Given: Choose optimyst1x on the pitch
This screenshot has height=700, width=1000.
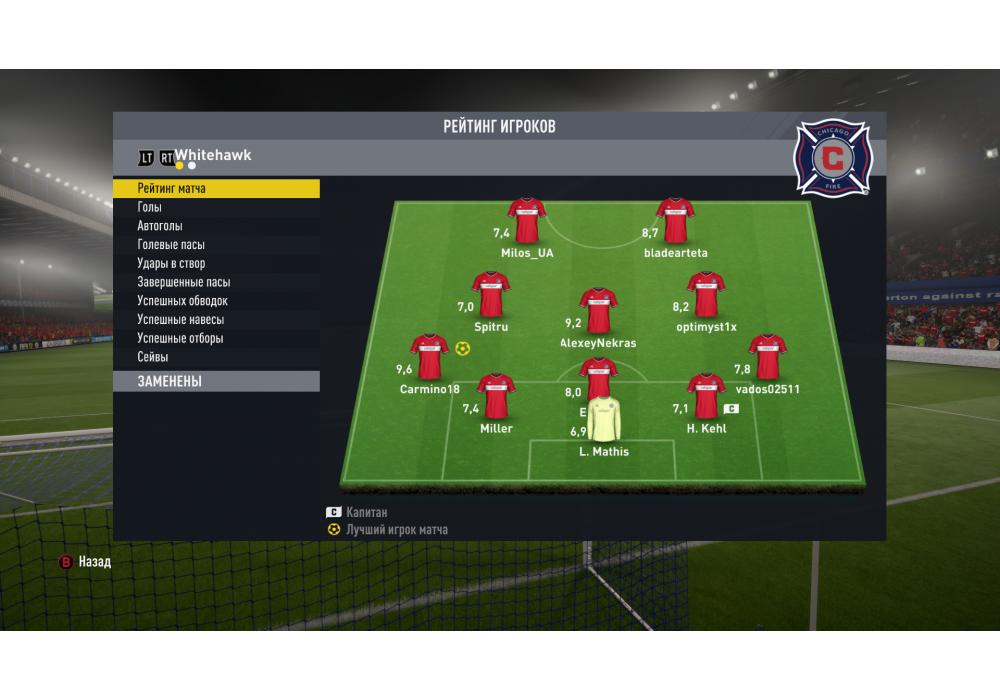Looking at the screenshot, I should click(705, 295).
